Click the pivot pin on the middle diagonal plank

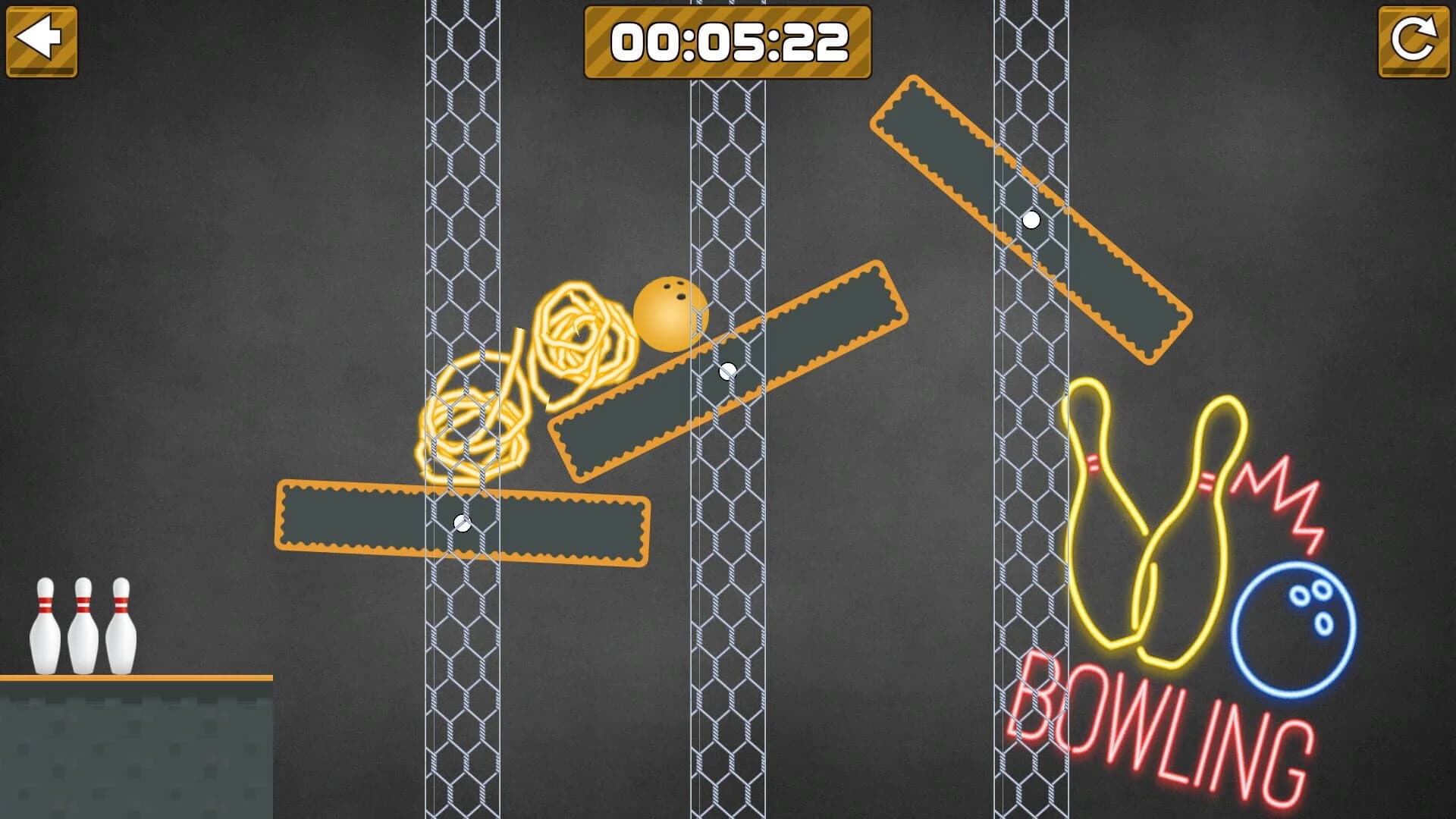pyautogui.click(x=728, y=372)
